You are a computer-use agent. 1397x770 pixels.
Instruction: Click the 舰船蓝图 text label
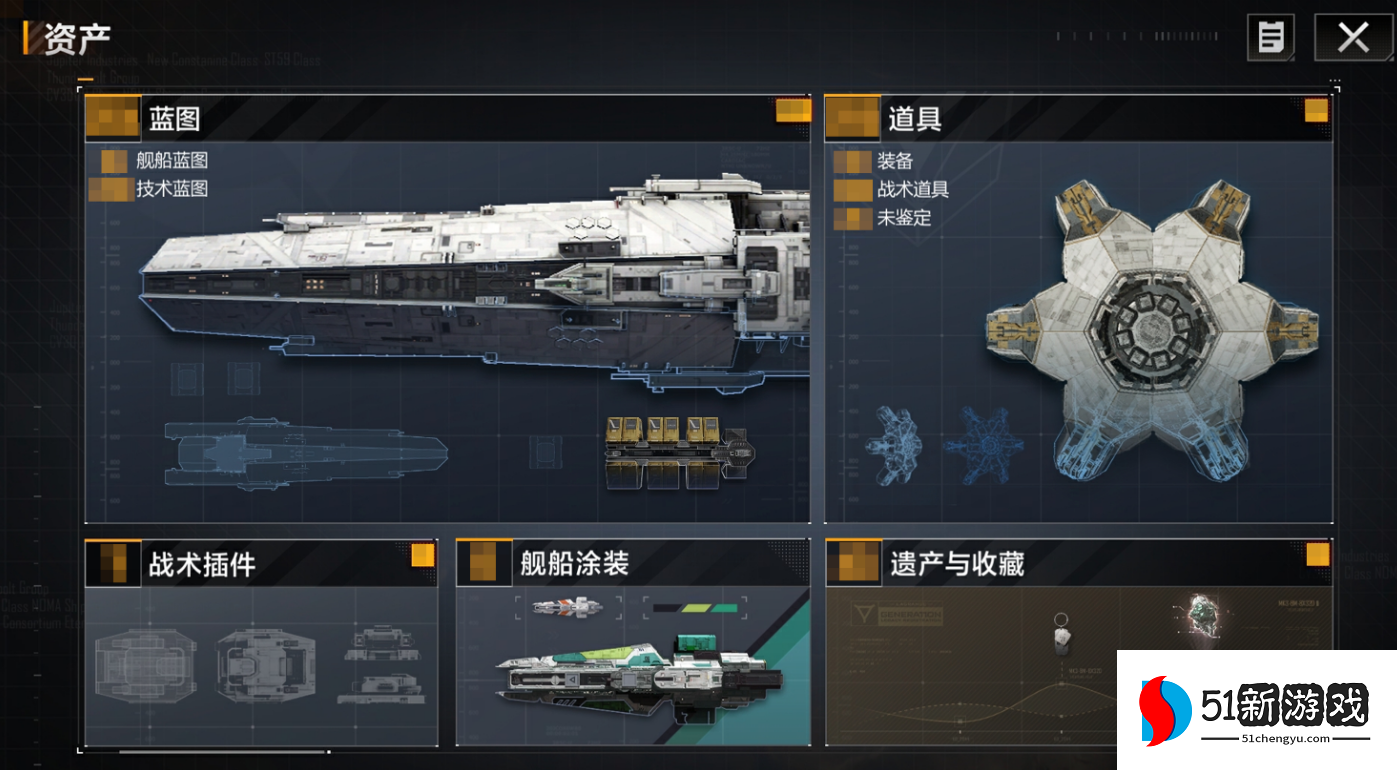pyautogui.click(x=169, y=161)
